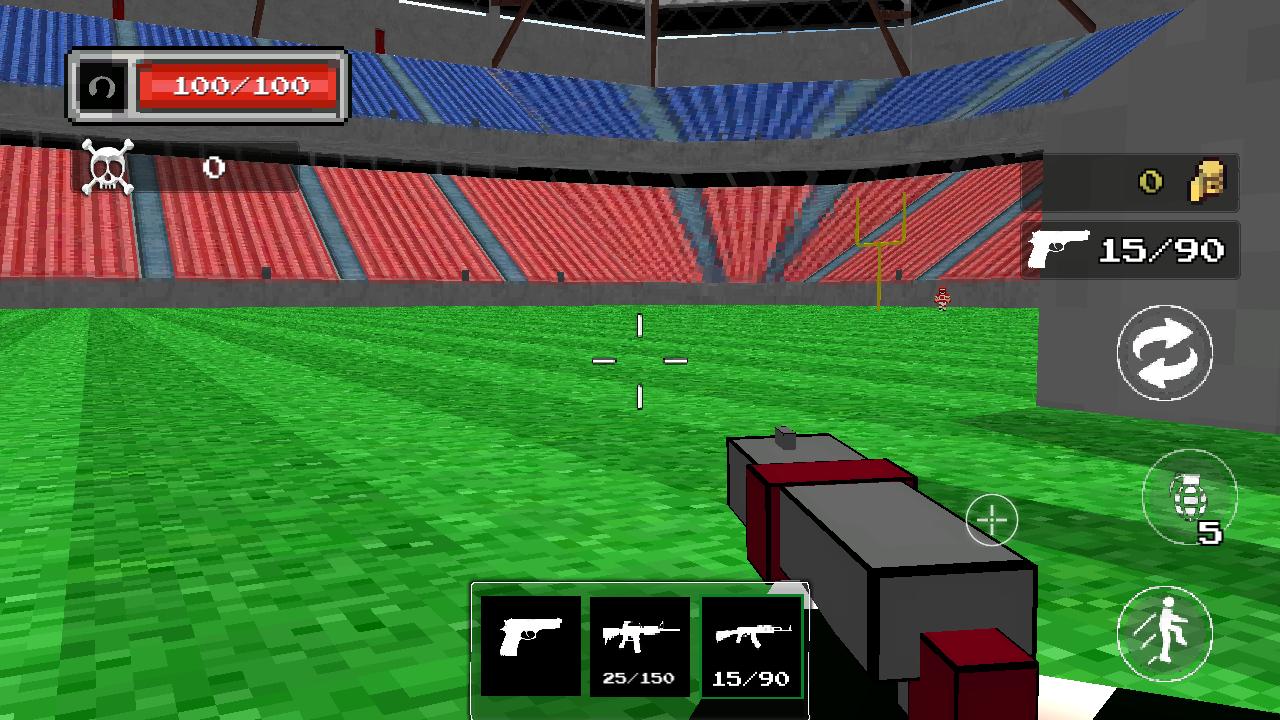Throw a grenade using the grenade icon

[1190, 497]
